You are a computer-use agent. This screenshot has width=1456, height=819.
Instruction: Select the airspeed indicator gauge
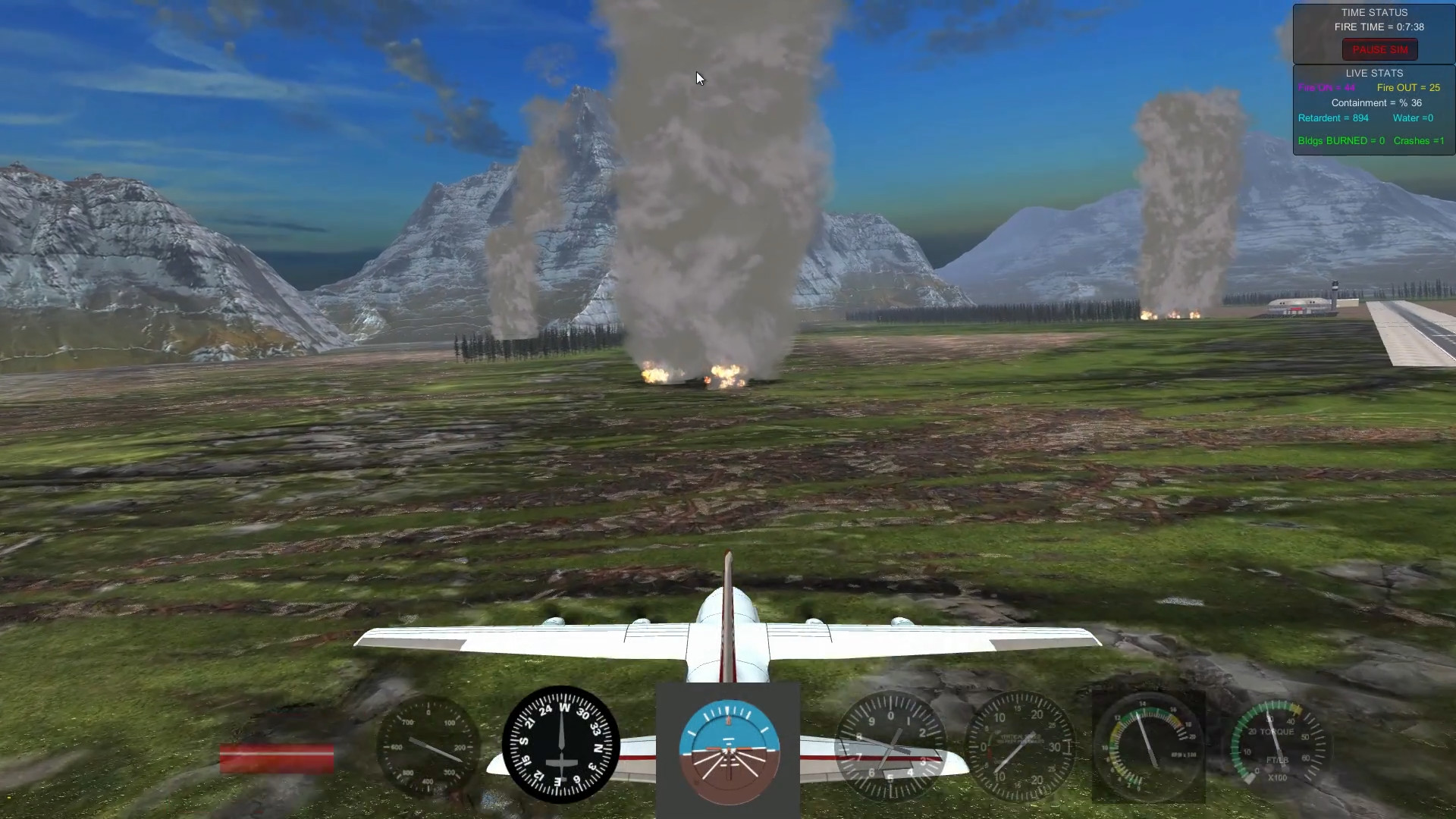[x=428, y=747]
